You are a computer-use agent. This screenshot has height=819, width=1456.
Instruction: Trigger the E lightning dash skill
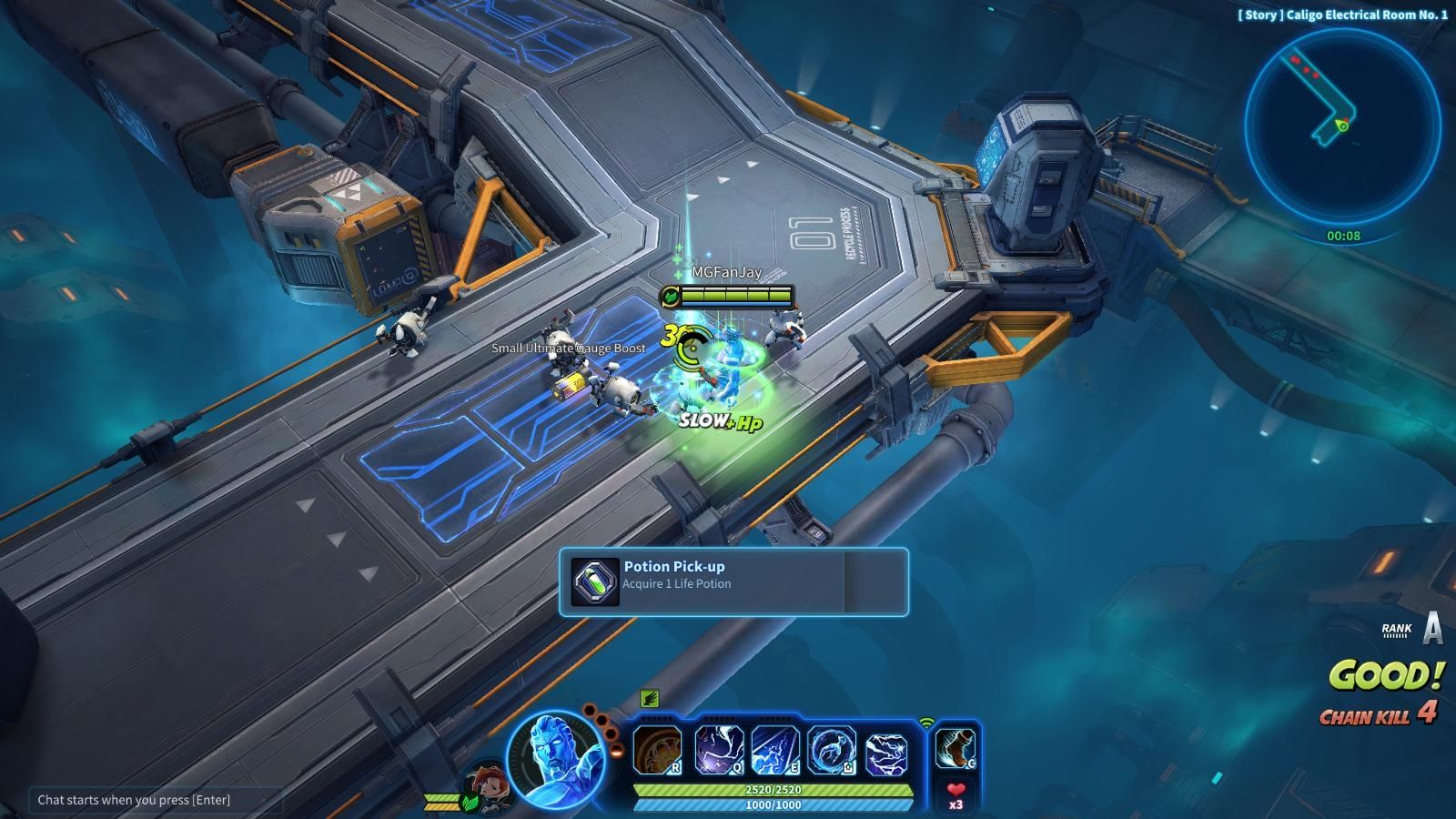click(774, 751)
